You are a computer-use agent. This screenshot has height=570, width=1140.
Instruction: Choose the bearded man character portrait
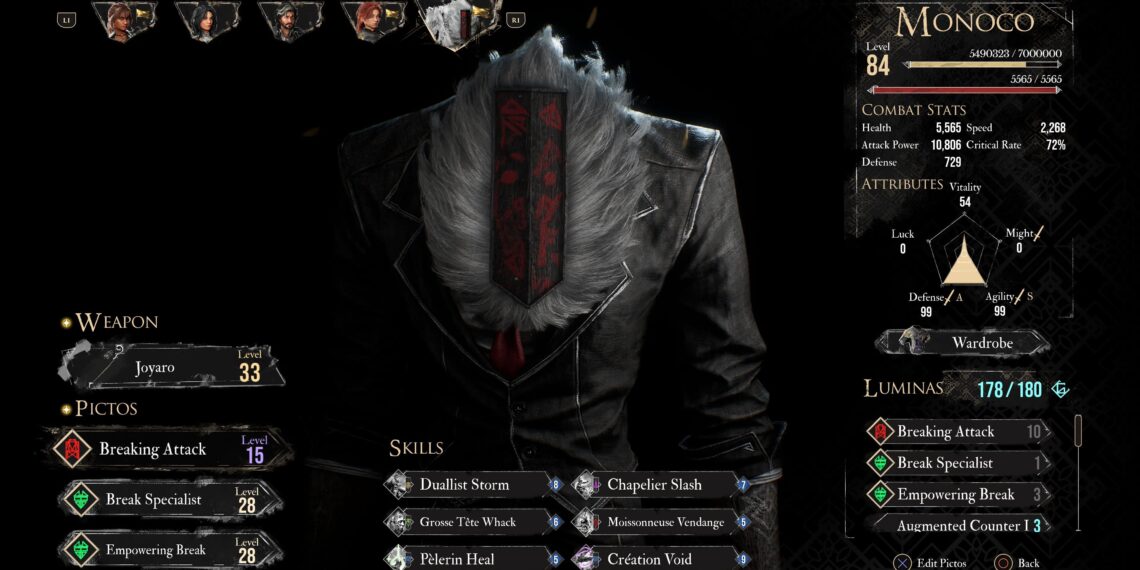pos(290,20)
